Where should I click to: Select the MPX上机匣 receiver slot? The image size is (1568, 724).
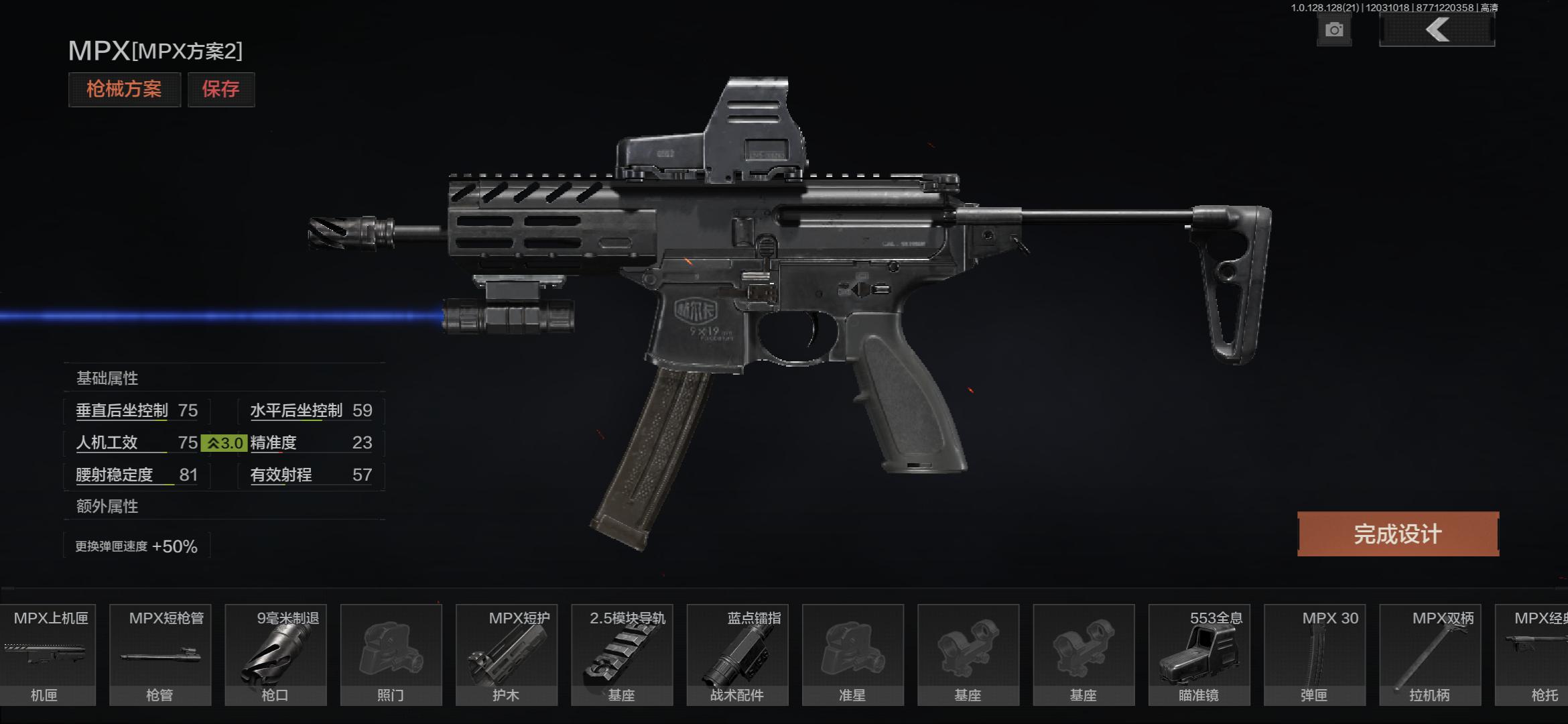[46, 655]
